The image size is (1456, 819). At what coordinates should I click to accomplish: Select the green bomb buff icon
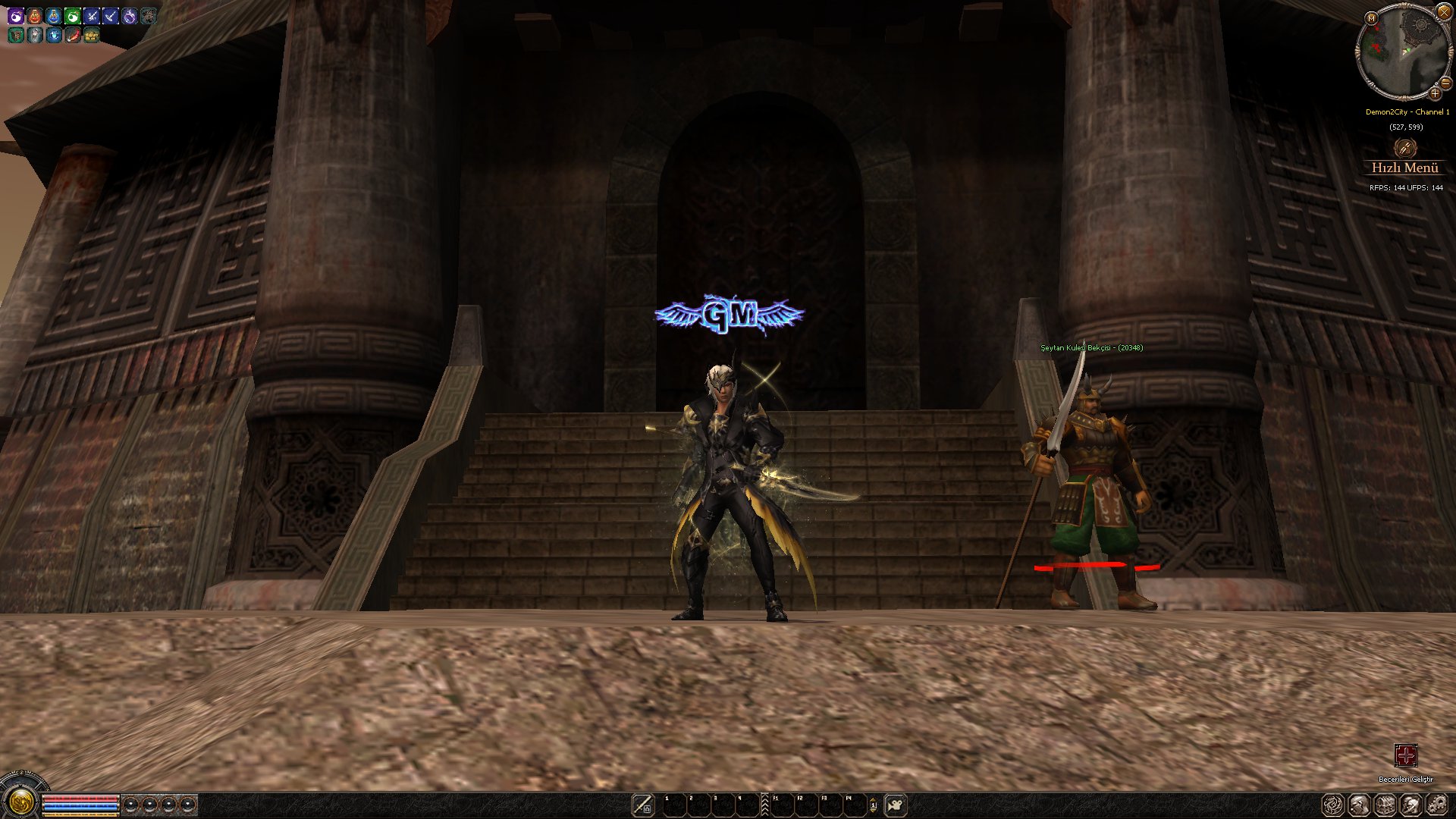[x=73, y=16]
